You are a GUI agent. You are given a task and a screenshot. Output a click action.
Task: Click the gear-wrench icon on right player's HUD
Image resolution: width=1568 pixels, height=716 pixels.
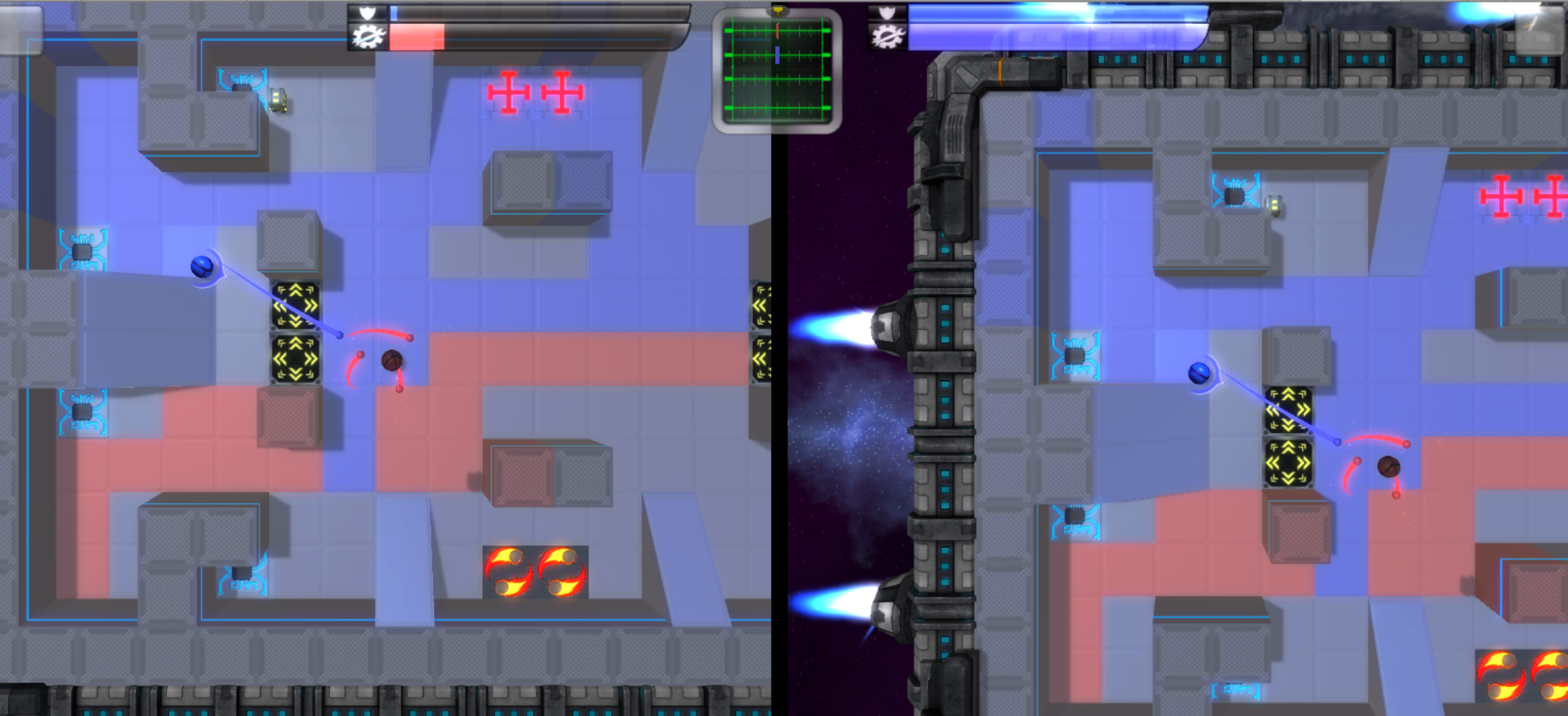(887, 36)
